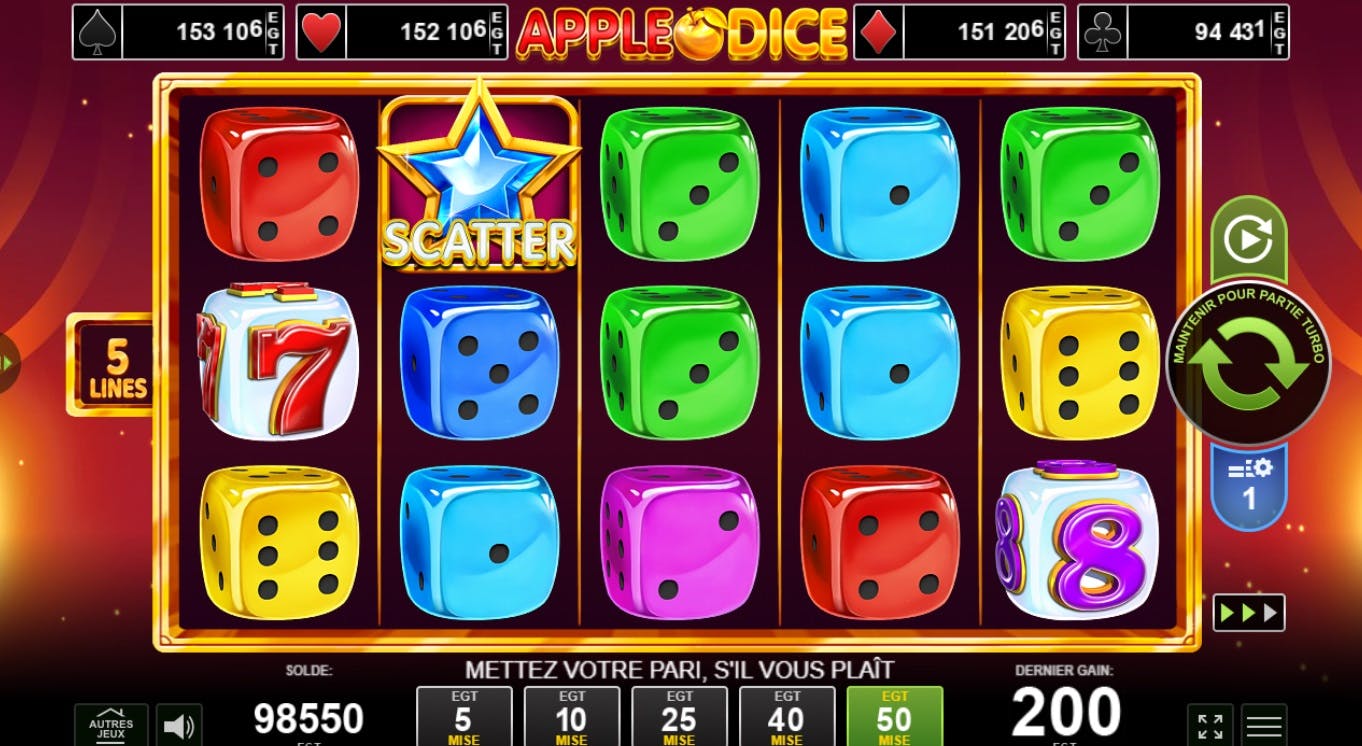Click the heart jackpot display

click(400, 30)
